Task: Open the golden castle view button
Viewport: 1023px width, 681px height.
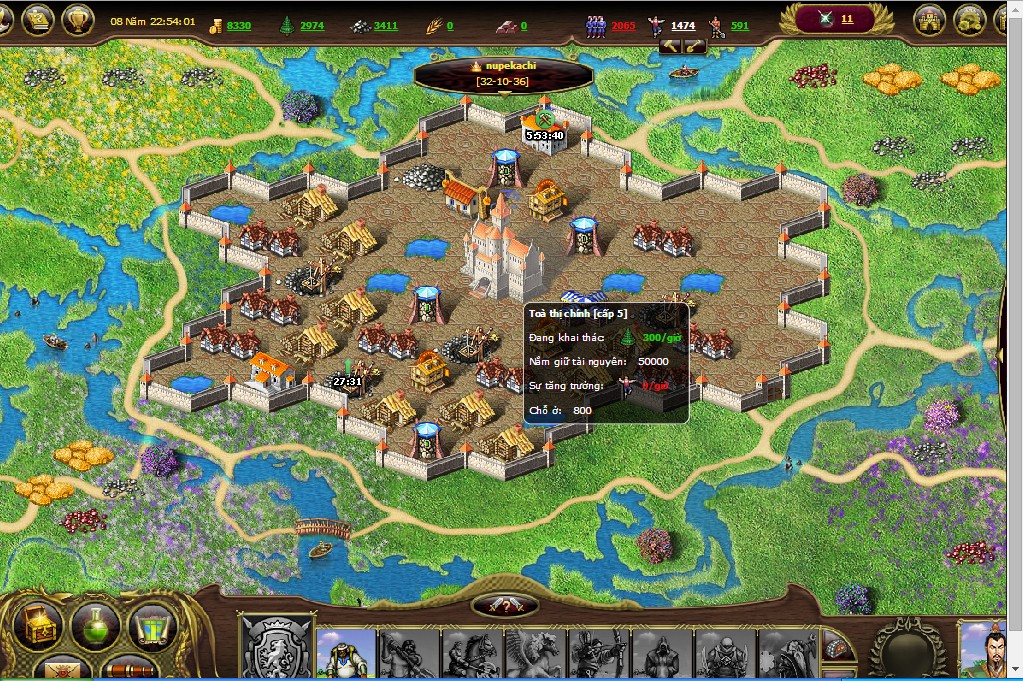Action: click(x=929, y=19)
